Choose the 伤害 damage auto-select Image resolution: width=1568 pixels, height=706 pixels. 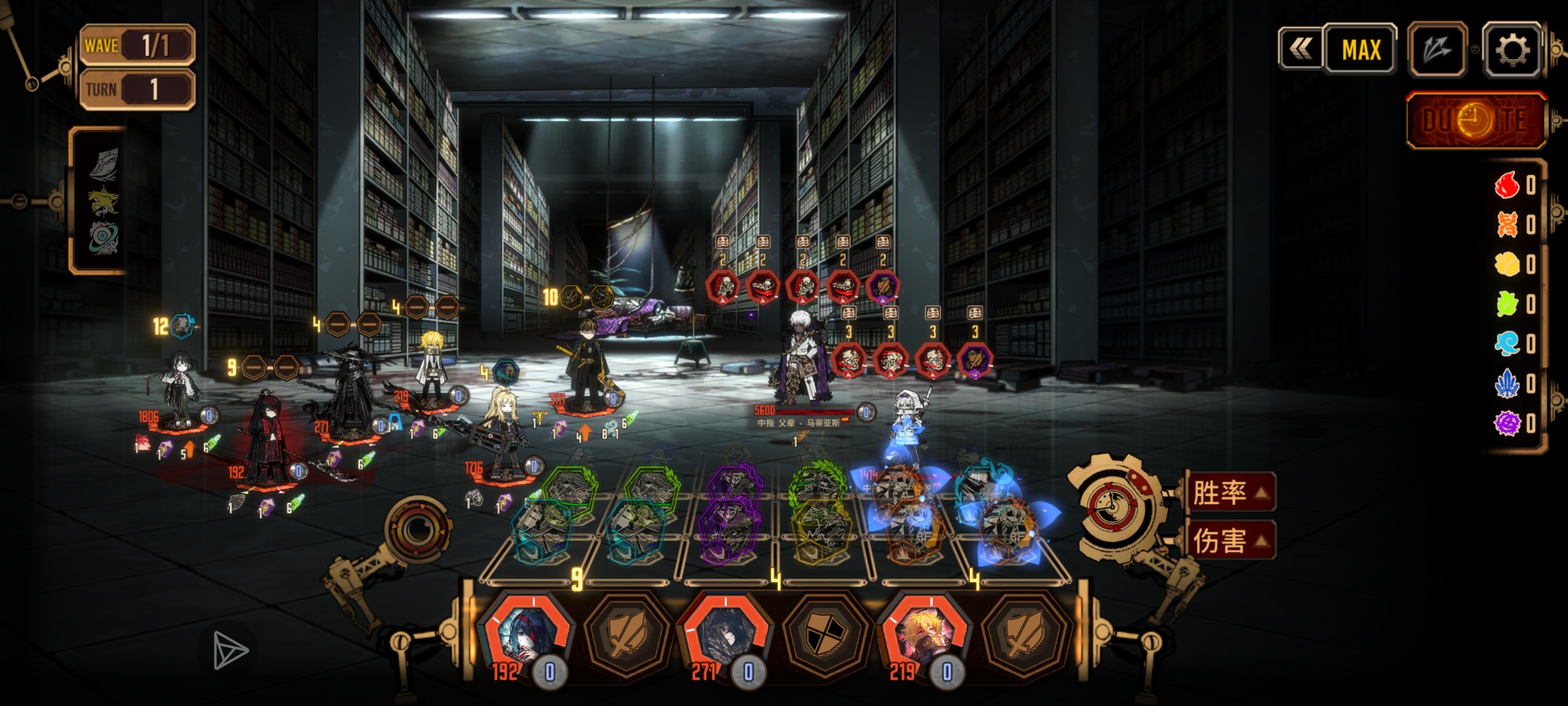click(1229, 540)
